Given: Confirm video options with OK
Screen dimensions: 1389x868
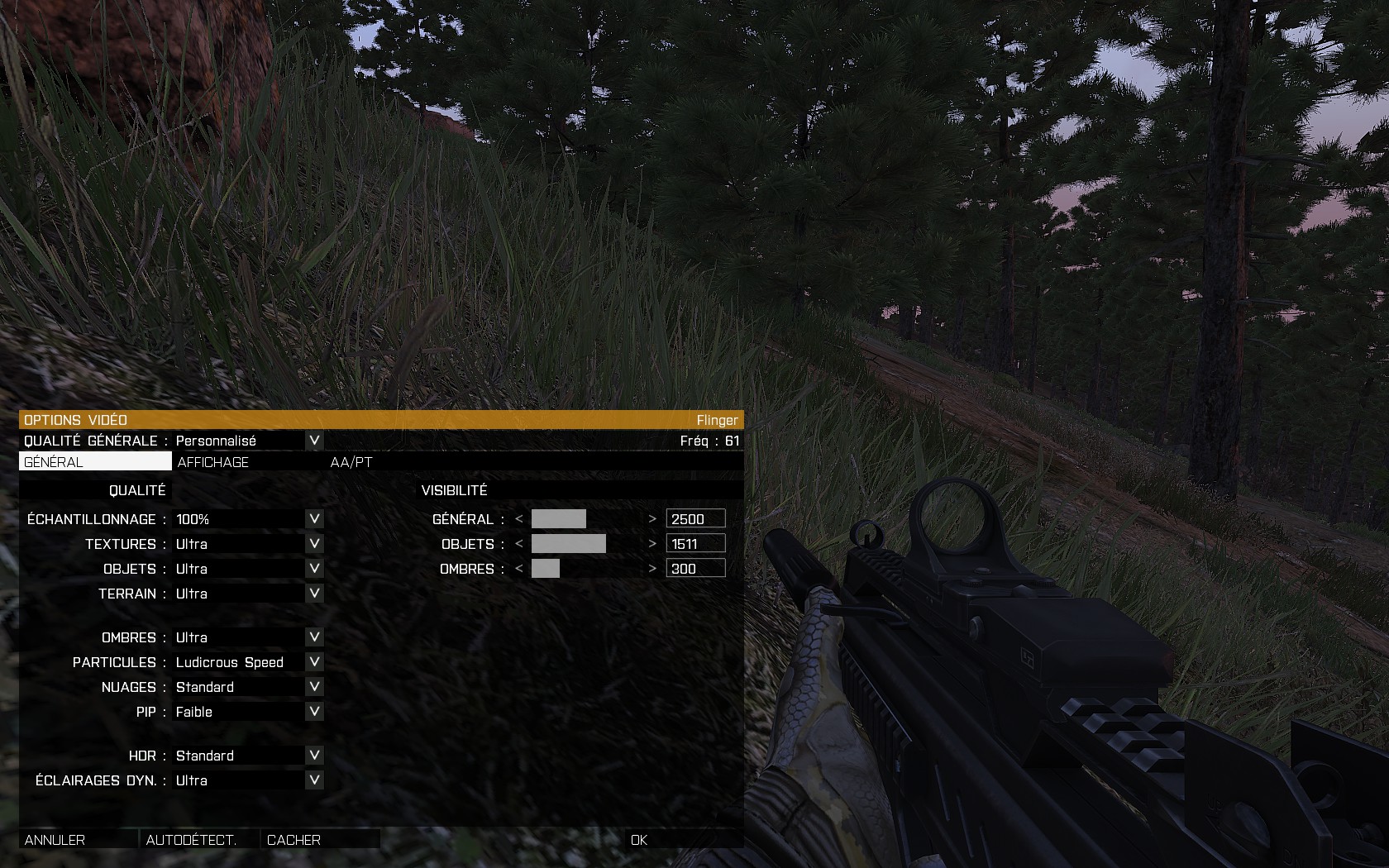Looking at the screenshot, I should [x=639, y=840].
